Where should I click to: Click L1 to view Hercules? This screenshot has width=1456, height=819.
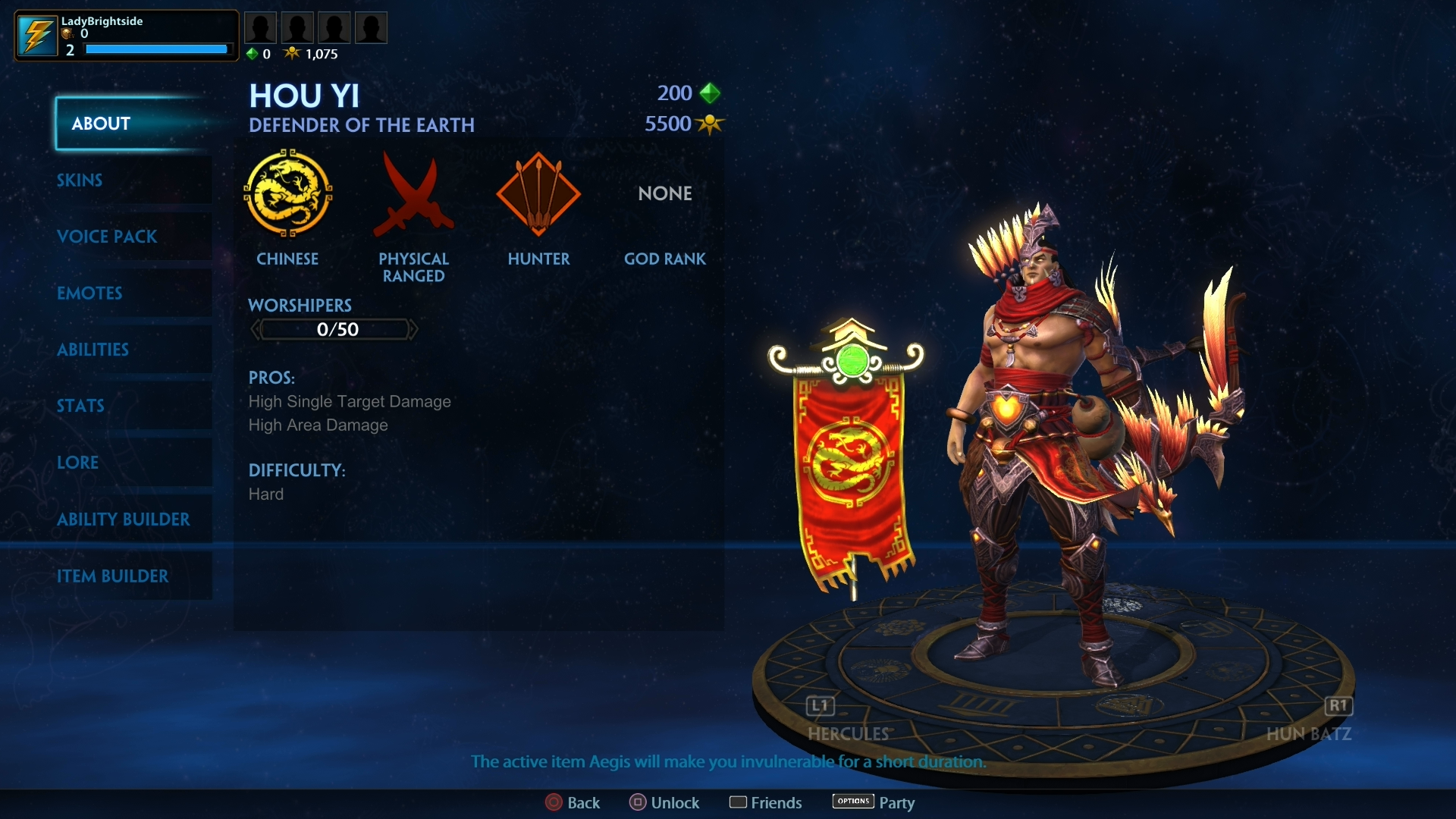click(x=820, y=706)
